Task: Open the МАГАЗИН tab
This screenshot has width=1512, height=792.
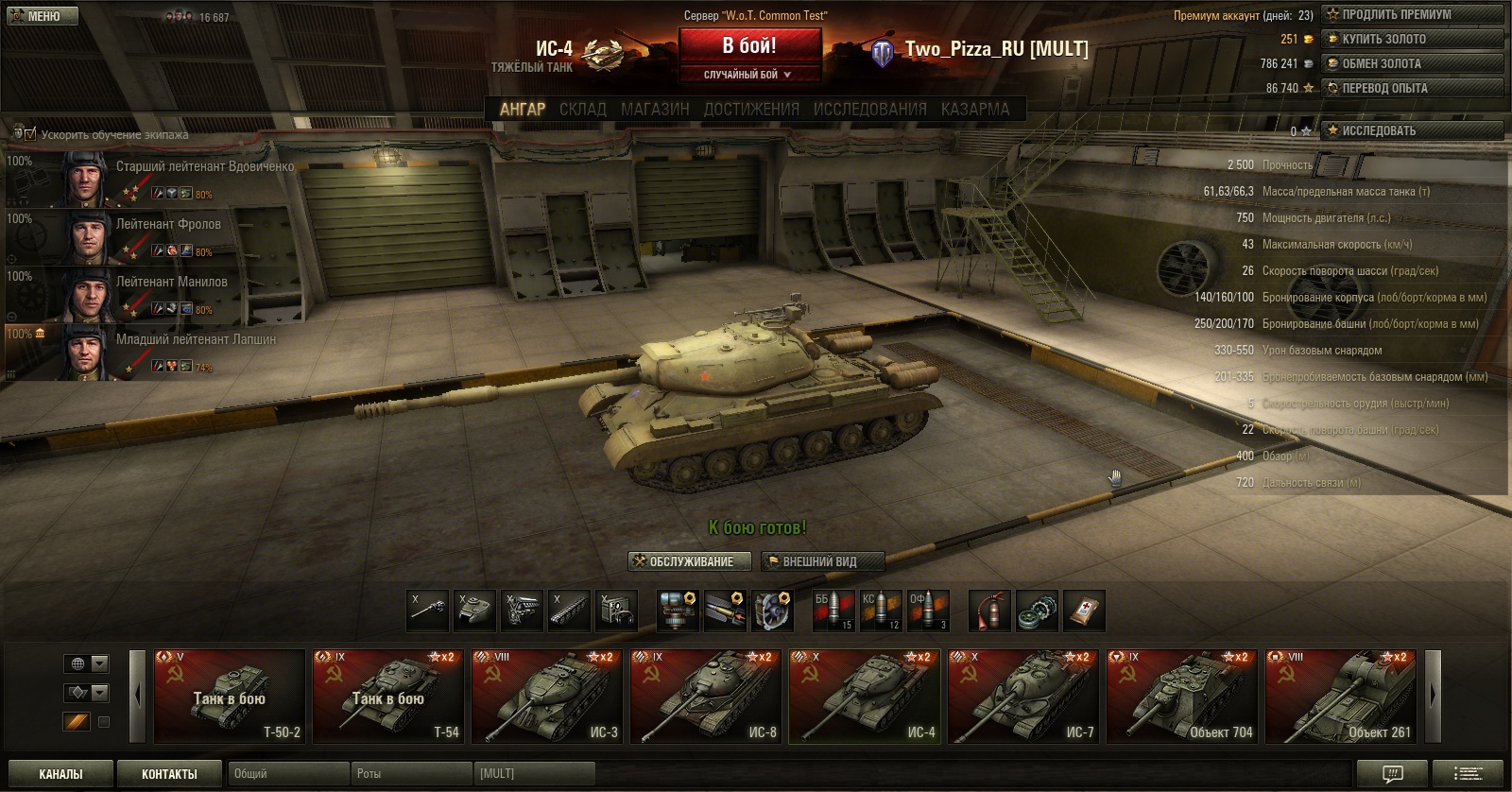Action: [655, 110]
